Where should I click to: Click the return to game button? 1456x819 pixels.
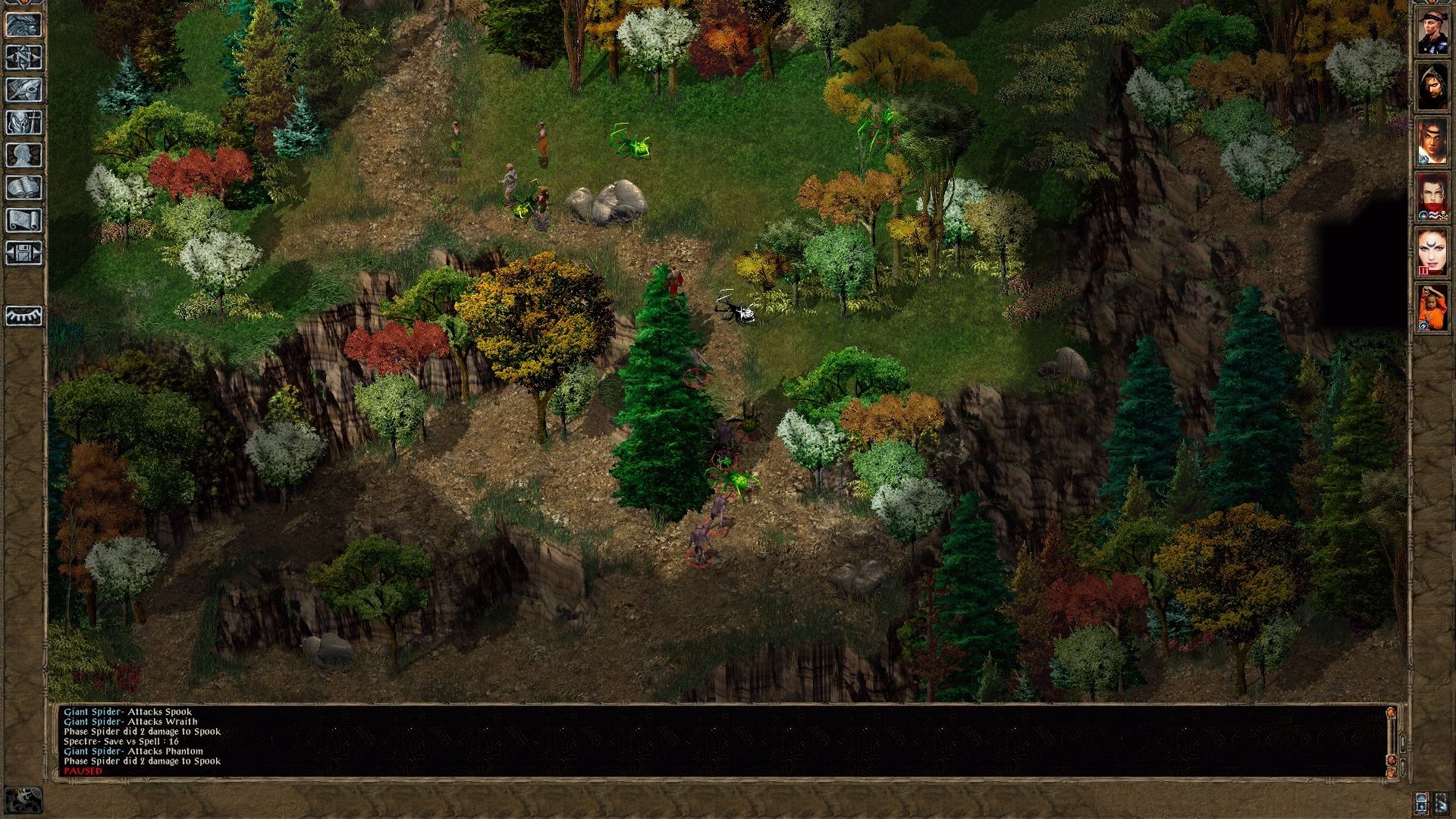pos(24,24)
